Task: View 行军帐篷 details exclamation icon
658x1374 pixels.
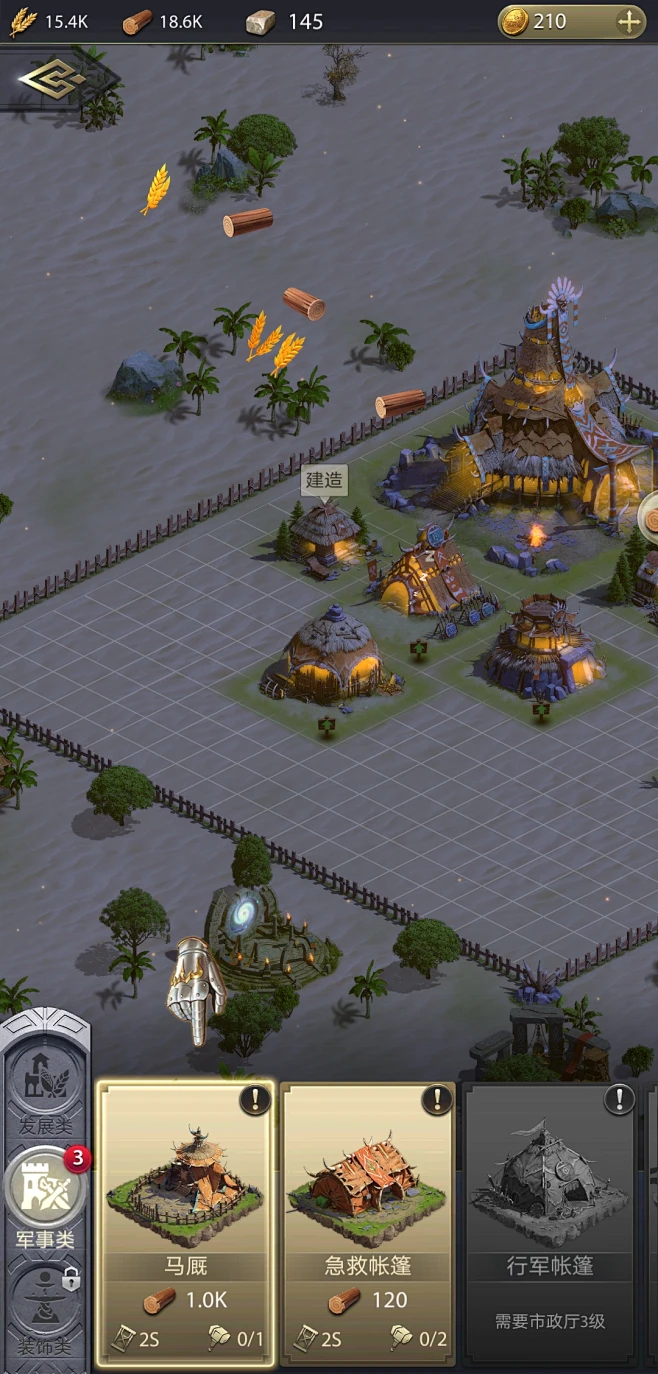Action: point(620,1101)
